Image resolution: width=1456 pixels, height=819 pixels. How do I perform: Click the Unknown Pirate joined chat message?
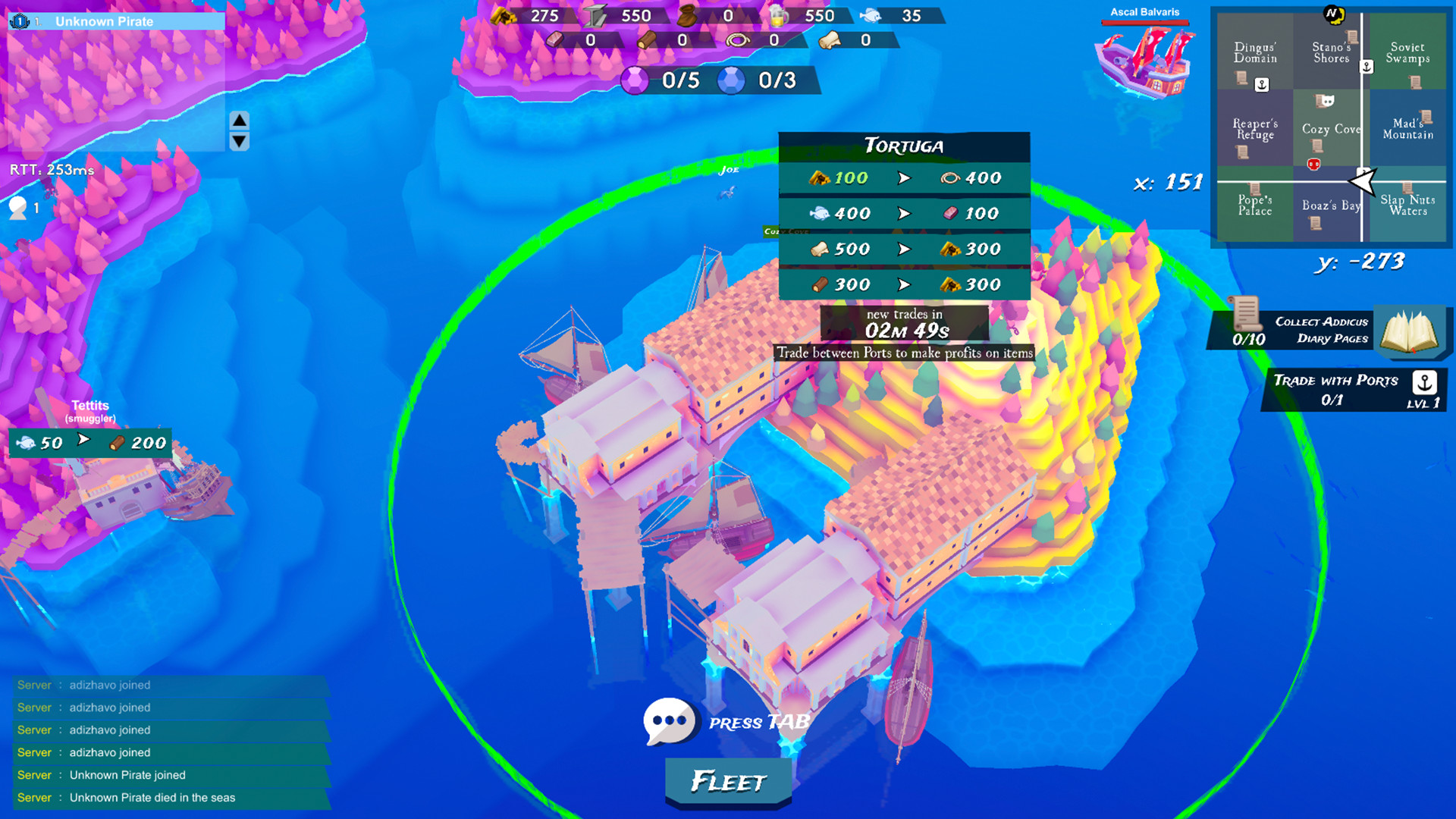click(x=127, y=775)
